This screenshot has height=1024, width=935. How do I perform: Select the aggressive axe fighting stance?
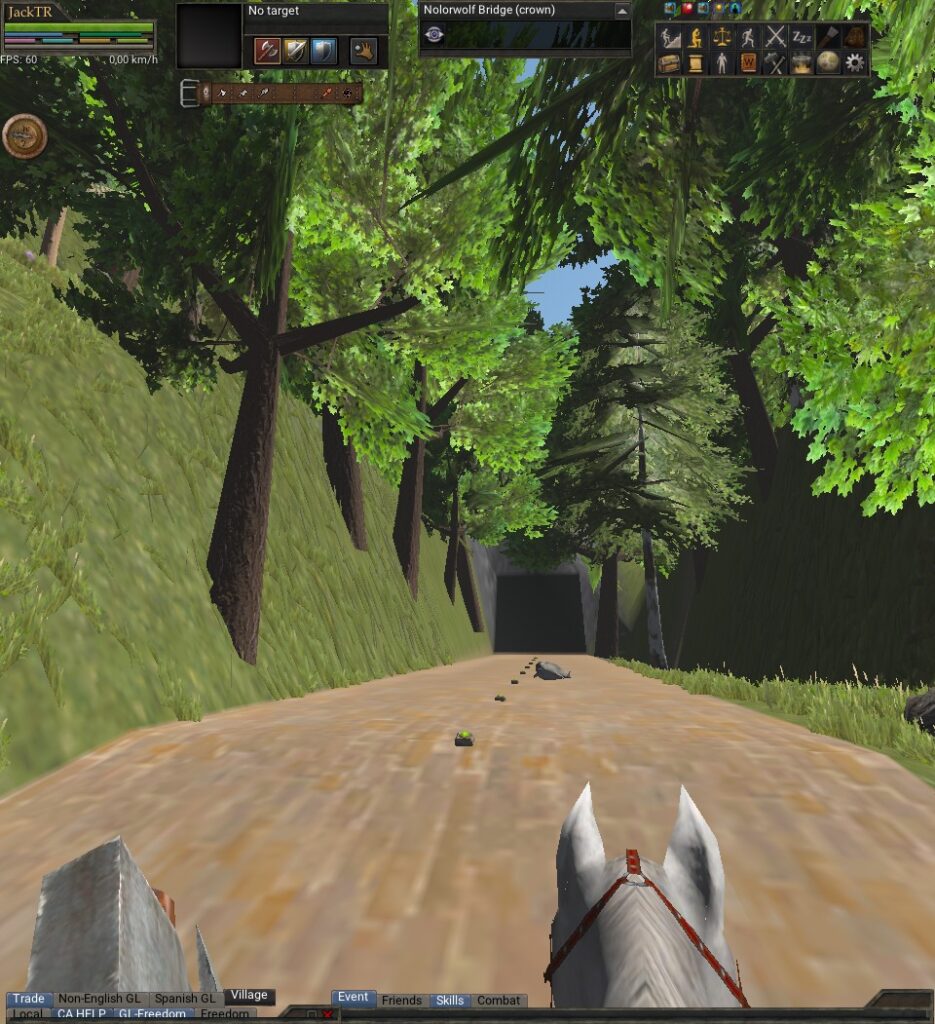coord(267,51)
